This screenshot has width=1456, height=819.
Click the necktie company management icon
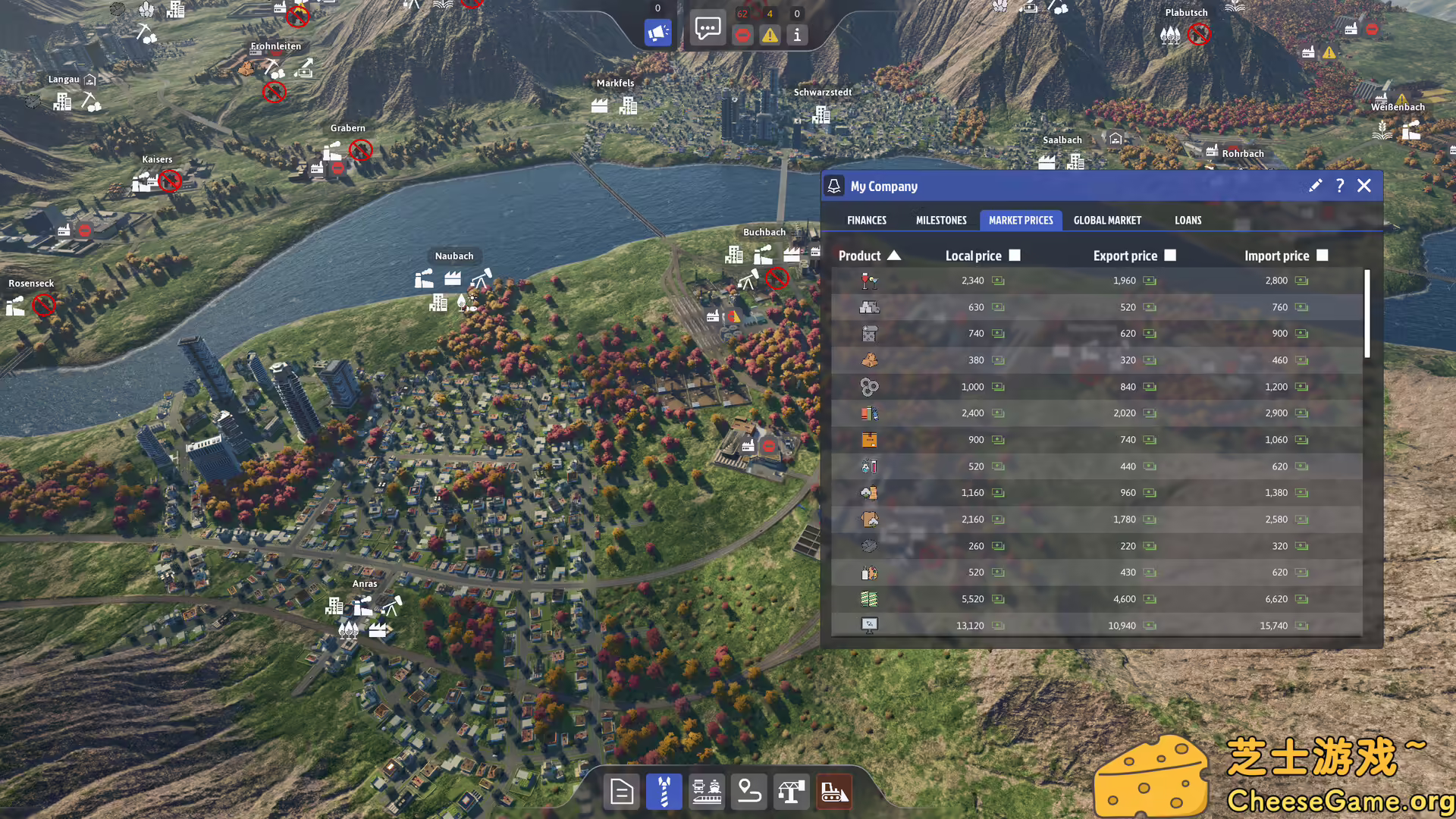click(x=664, y=791)
